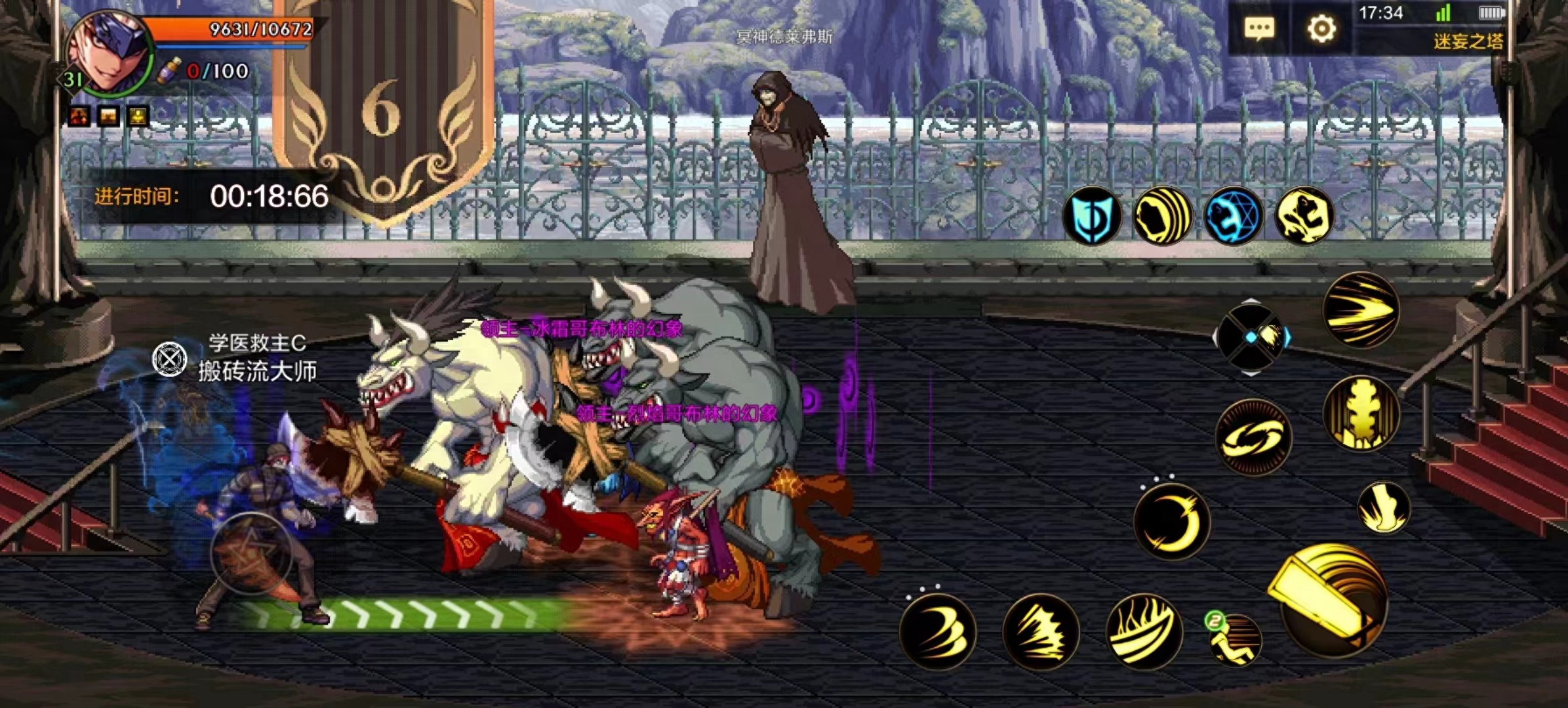1568x708 pixels.
Task: Cast the horizontal speed-slash skill
Action: coord(1361,309)
